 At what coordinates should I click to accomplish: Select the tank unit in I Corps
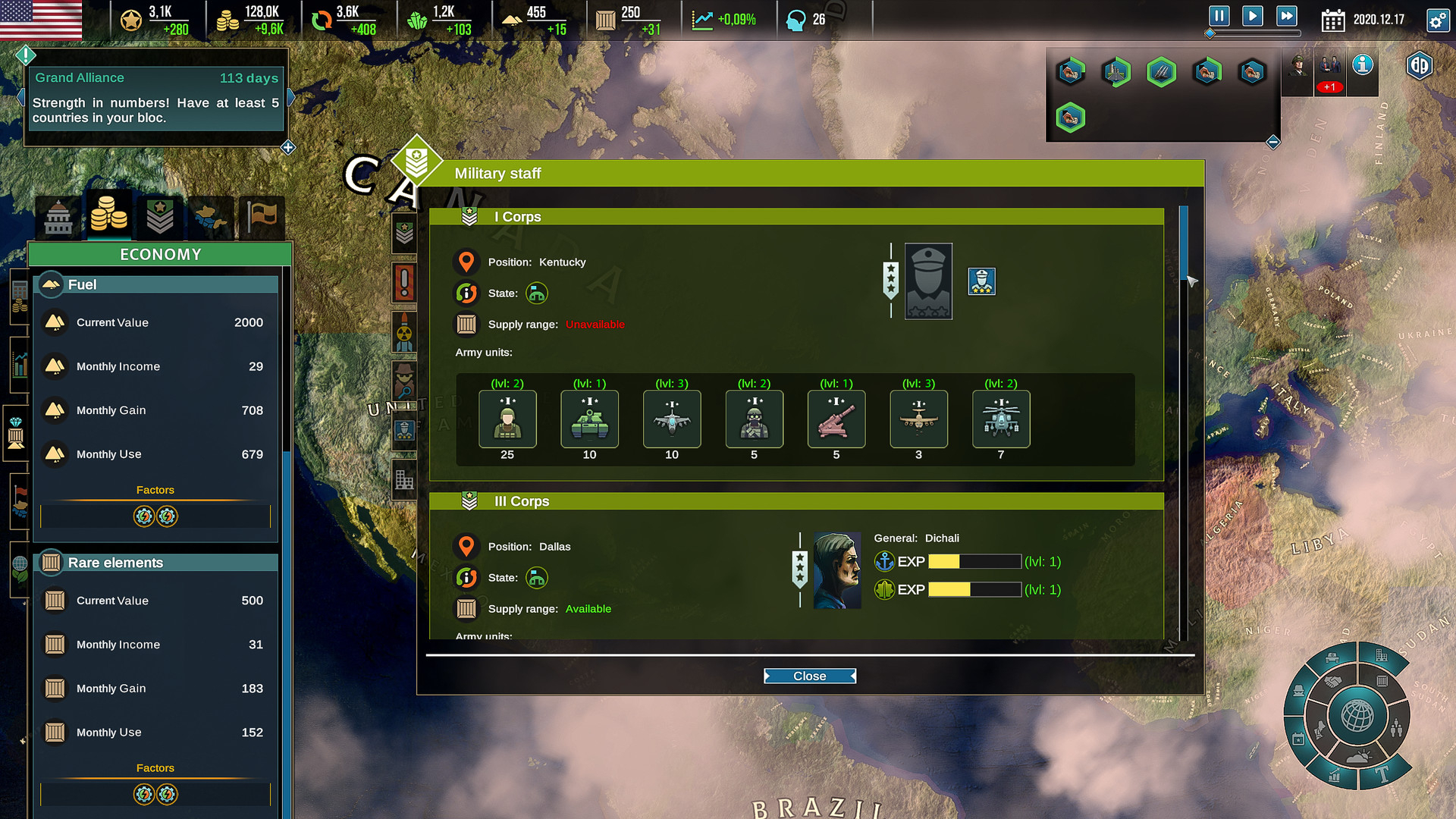[589, 419]
